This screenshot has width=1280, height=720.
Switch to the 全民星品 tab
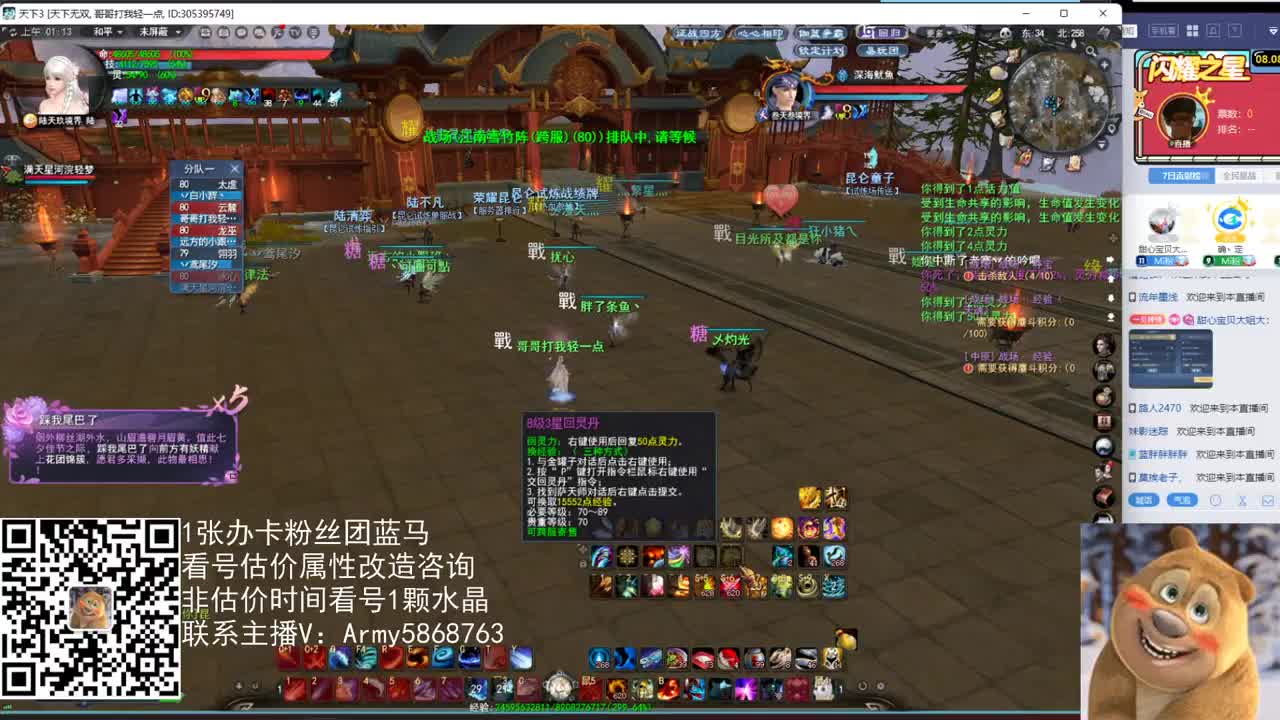[1240, 176]
